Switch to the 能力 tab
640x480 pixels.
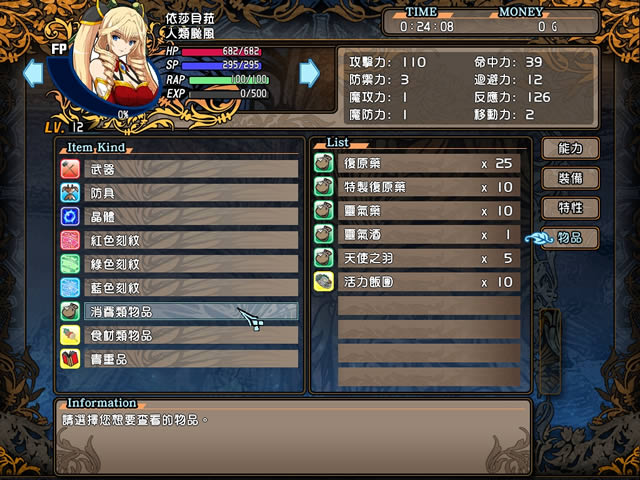tap(570, 148)
